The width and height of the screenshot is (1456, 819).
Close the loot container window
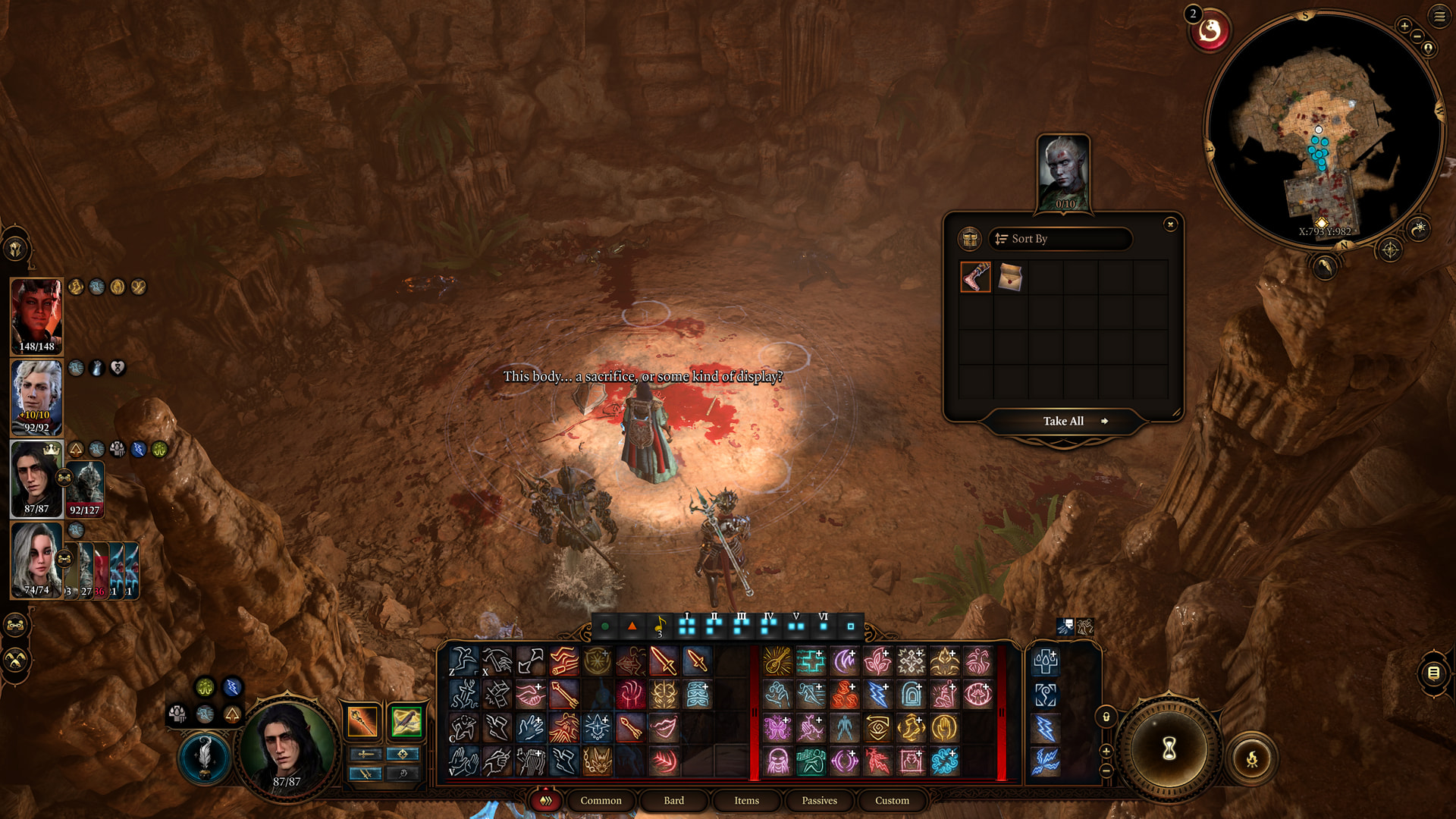[1170, 224]
